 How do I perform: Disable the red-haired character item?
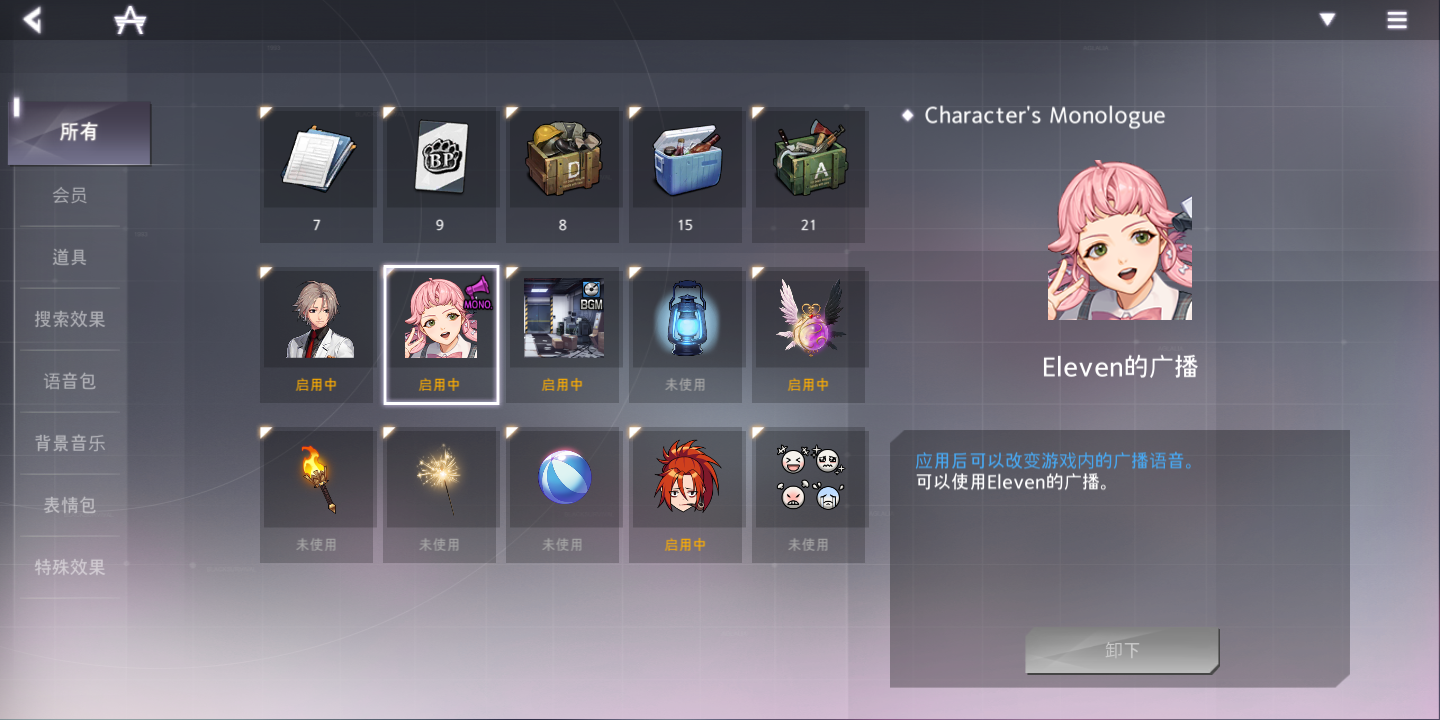tap(686, 478)
